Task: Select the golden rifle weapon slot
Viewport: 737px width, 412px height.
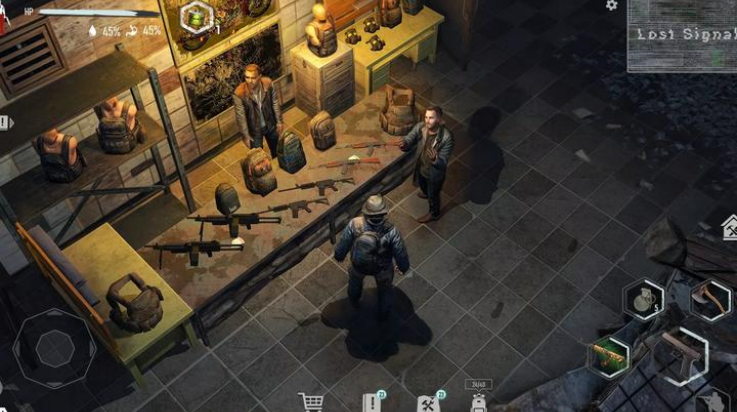Action: pos(609,357)
